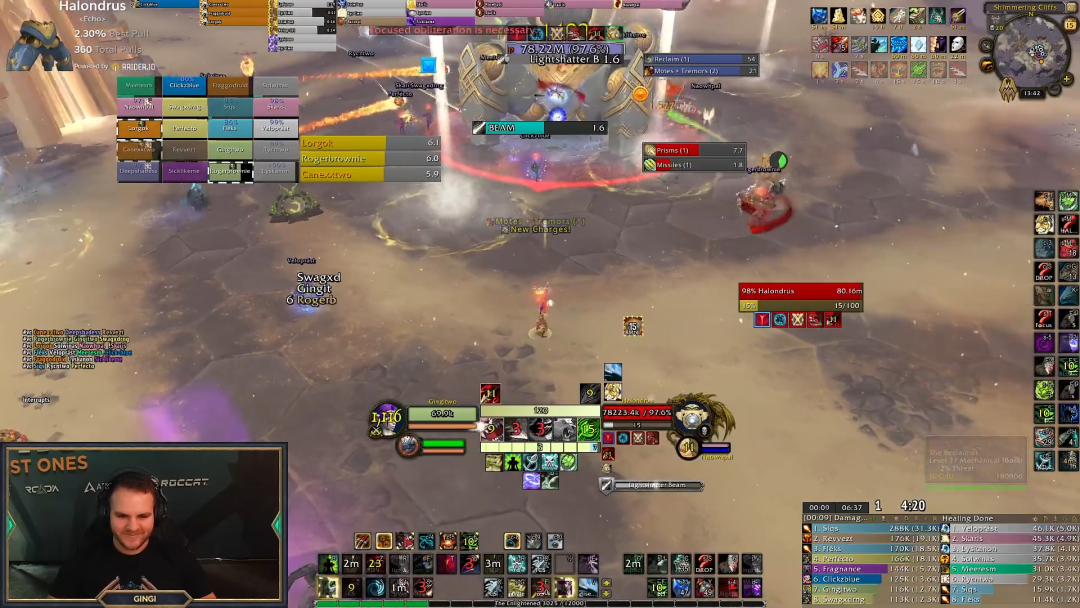The image size is (1080, 608).
Task: Select the Reclaim boss timer bar
Action: [x=701, y=59]
